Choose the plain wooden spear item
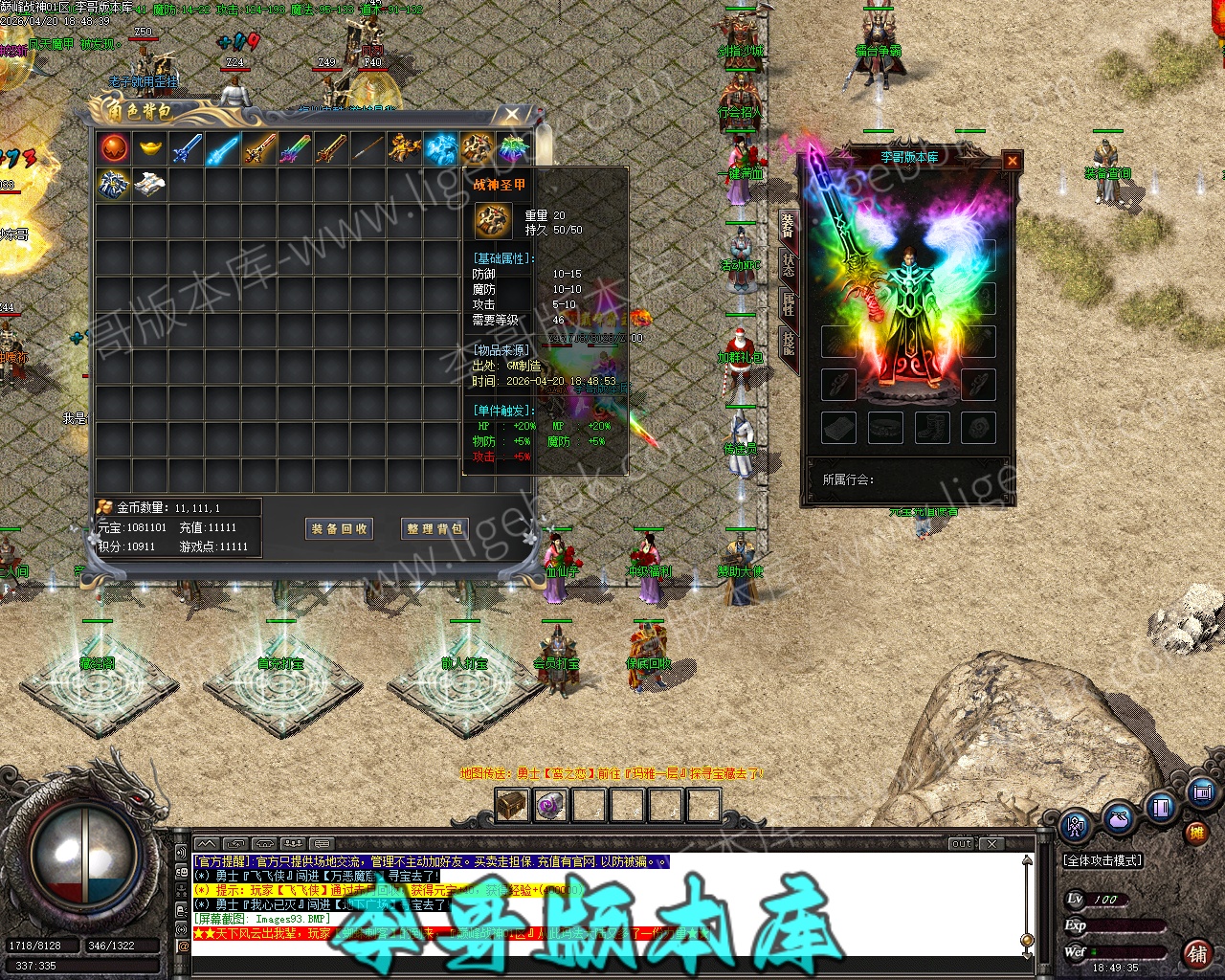 (x=367, y=148)
